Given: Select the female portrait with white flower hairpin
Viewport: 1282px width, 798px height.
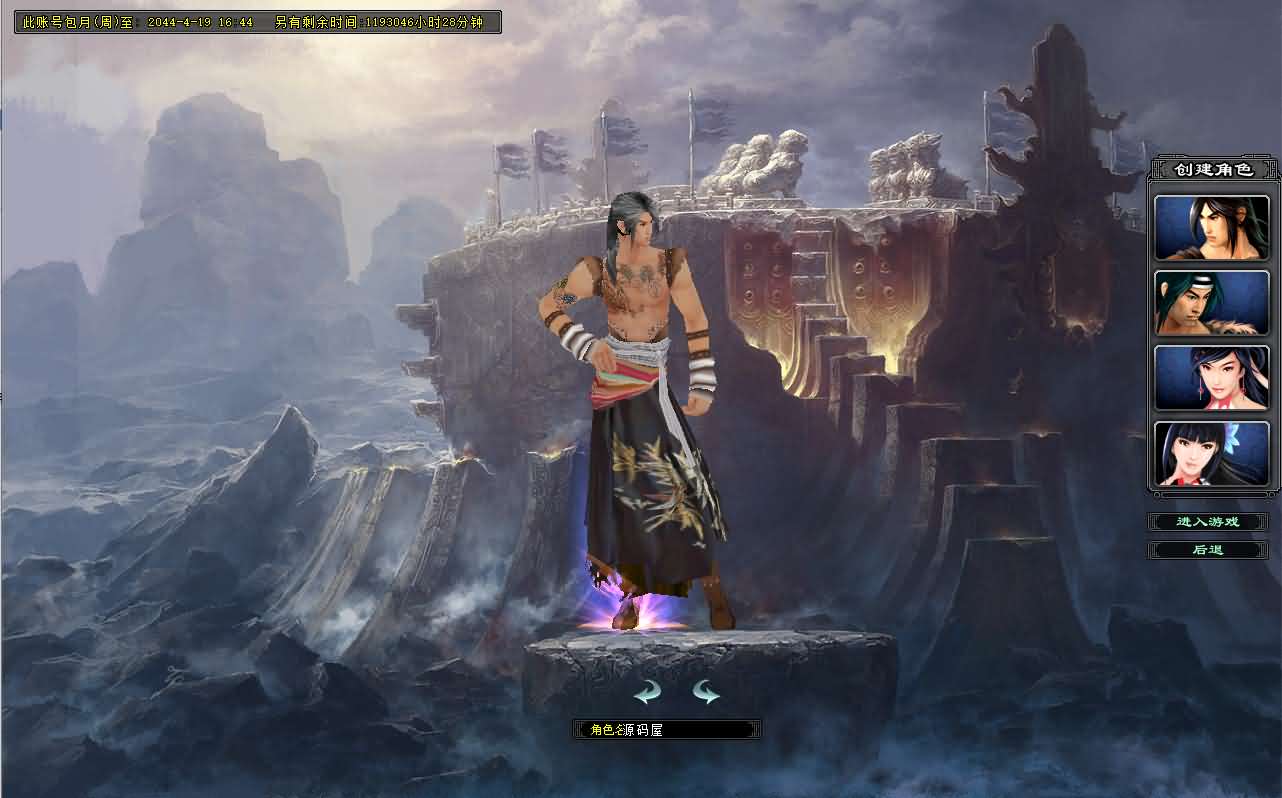Looking at the screenshot, I should (1211, 454).
